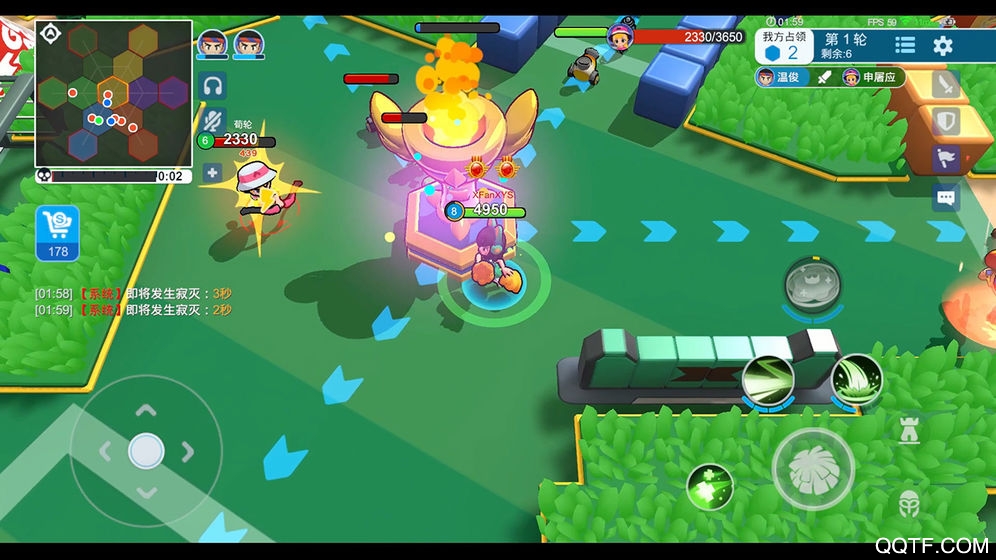Click the small plus button below the microphone
This screenshot has height=560, width=996.
tap(212, 172)
